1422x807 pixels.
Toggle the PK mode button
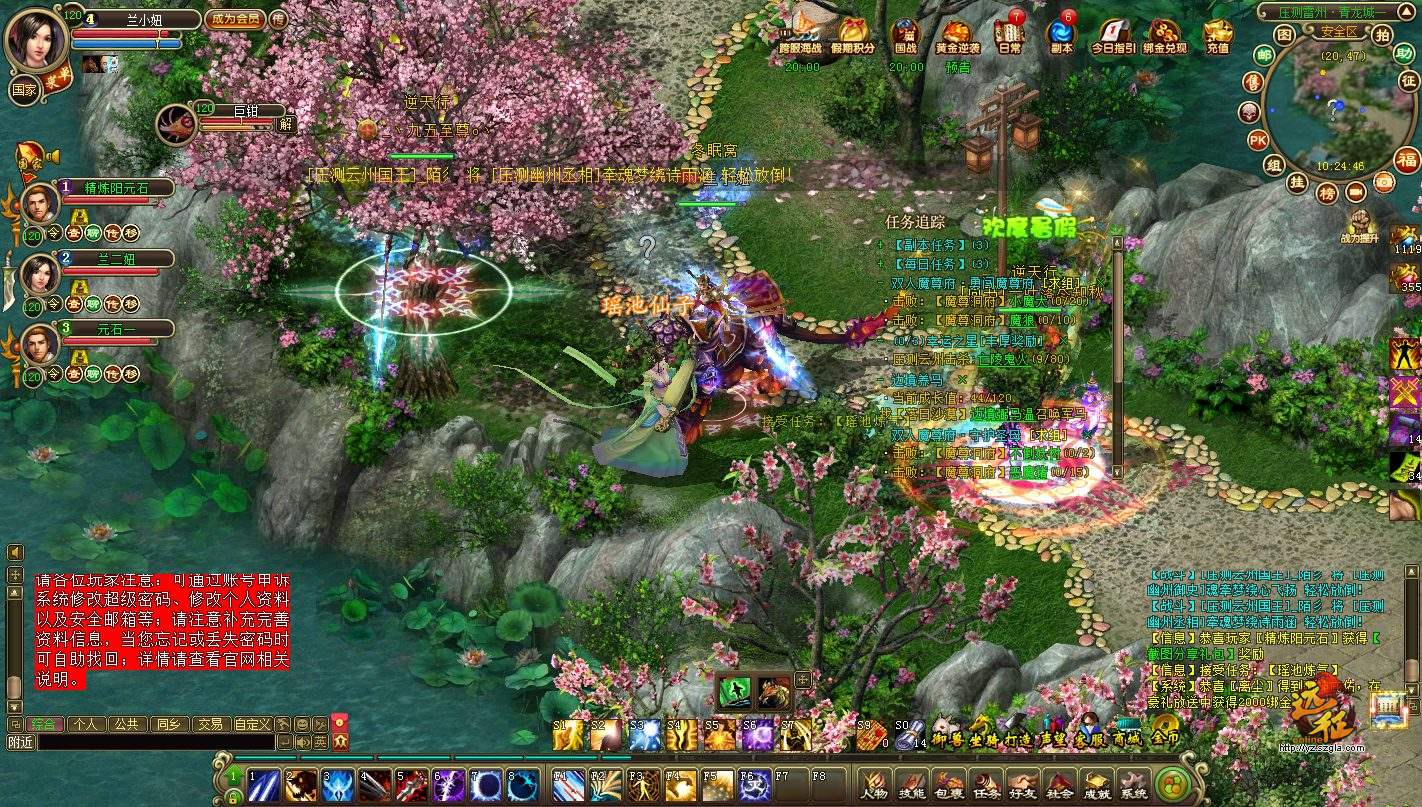[x=1258, y=139]
